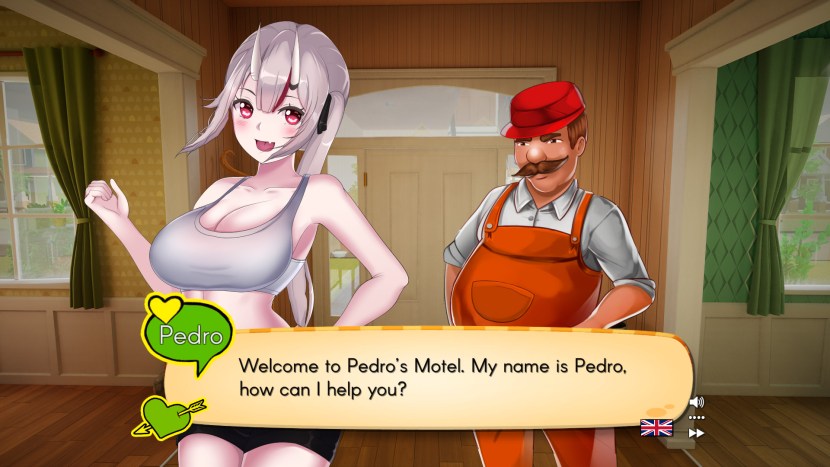Screen dimensions: 830x467
Task: Advance the dialogue by clicking Pedro's text box
Action: tap(430, 377)
